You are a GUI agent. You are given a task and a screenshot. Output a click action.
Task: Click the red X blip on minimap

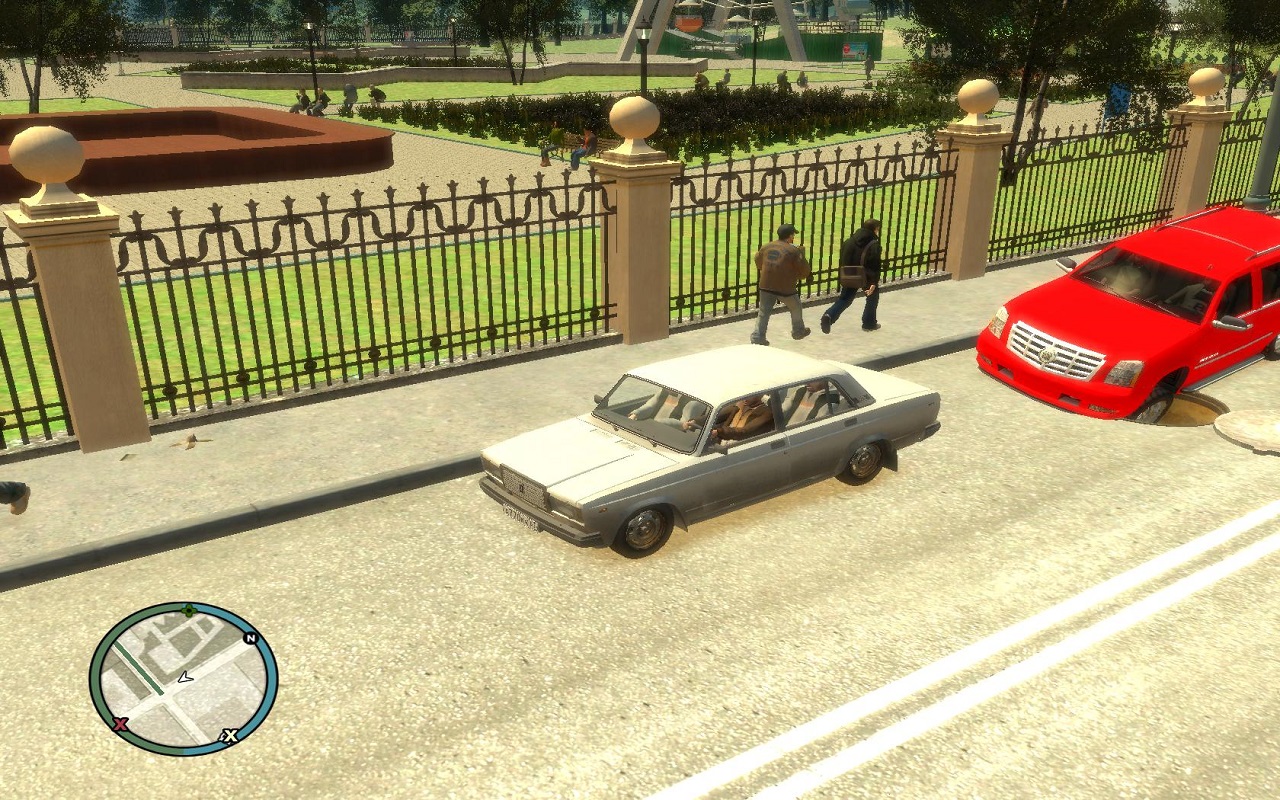point(121,723)
